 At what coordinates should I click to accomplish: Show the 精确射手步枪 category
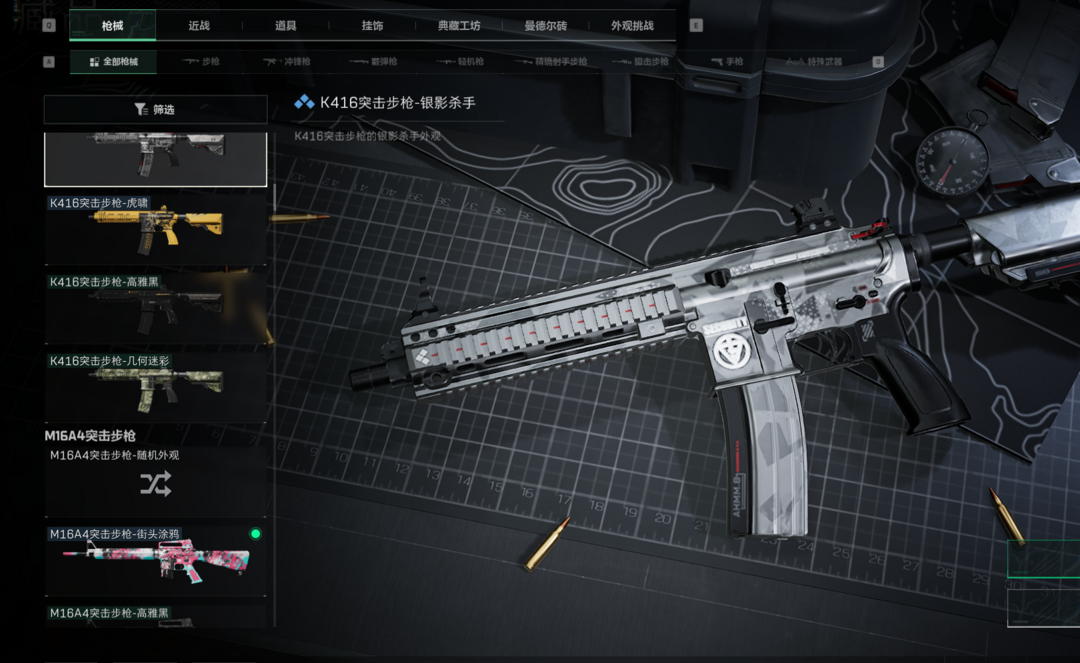(551, 62)
